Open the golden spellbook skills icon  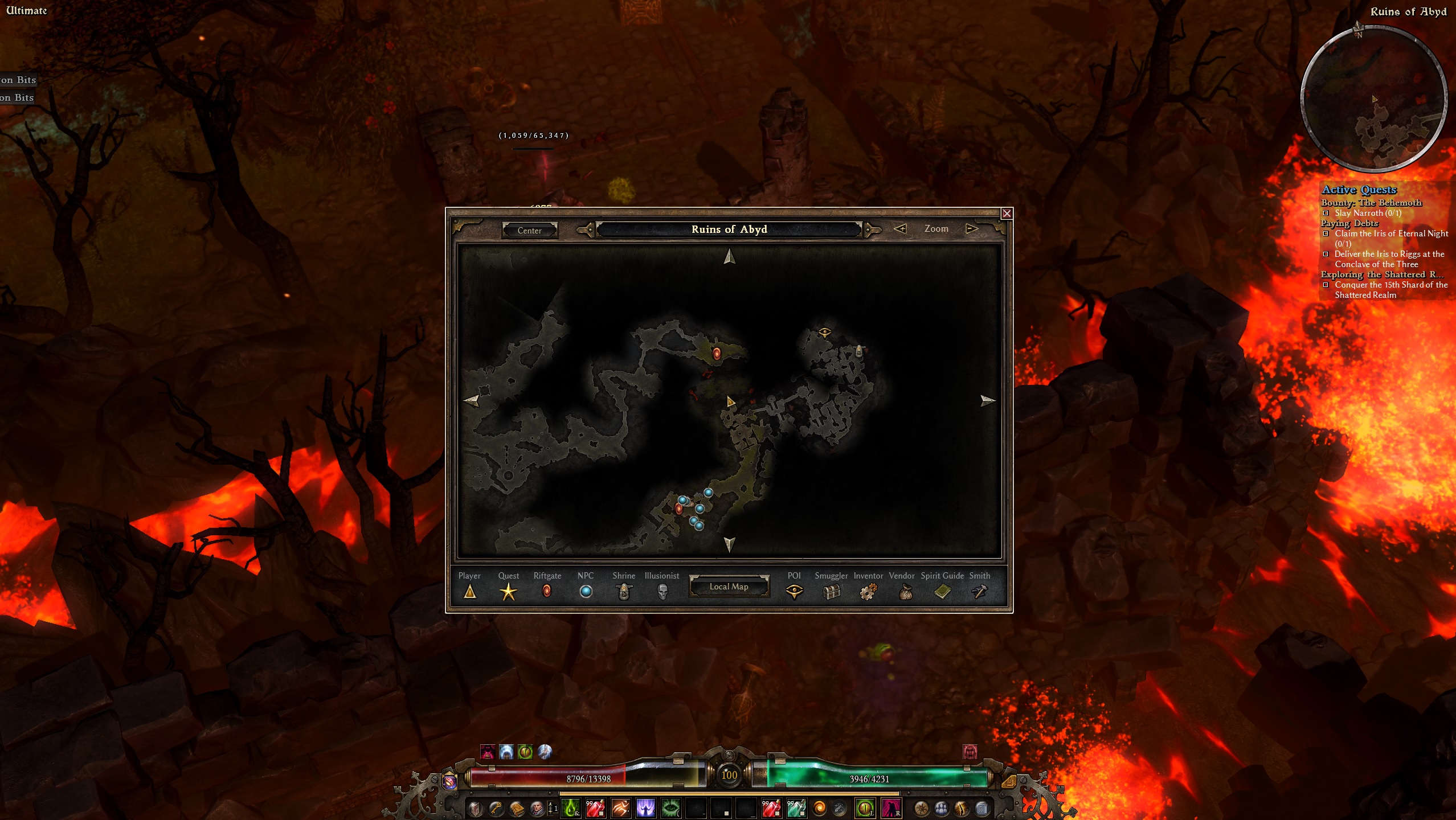tap(517, 808)
